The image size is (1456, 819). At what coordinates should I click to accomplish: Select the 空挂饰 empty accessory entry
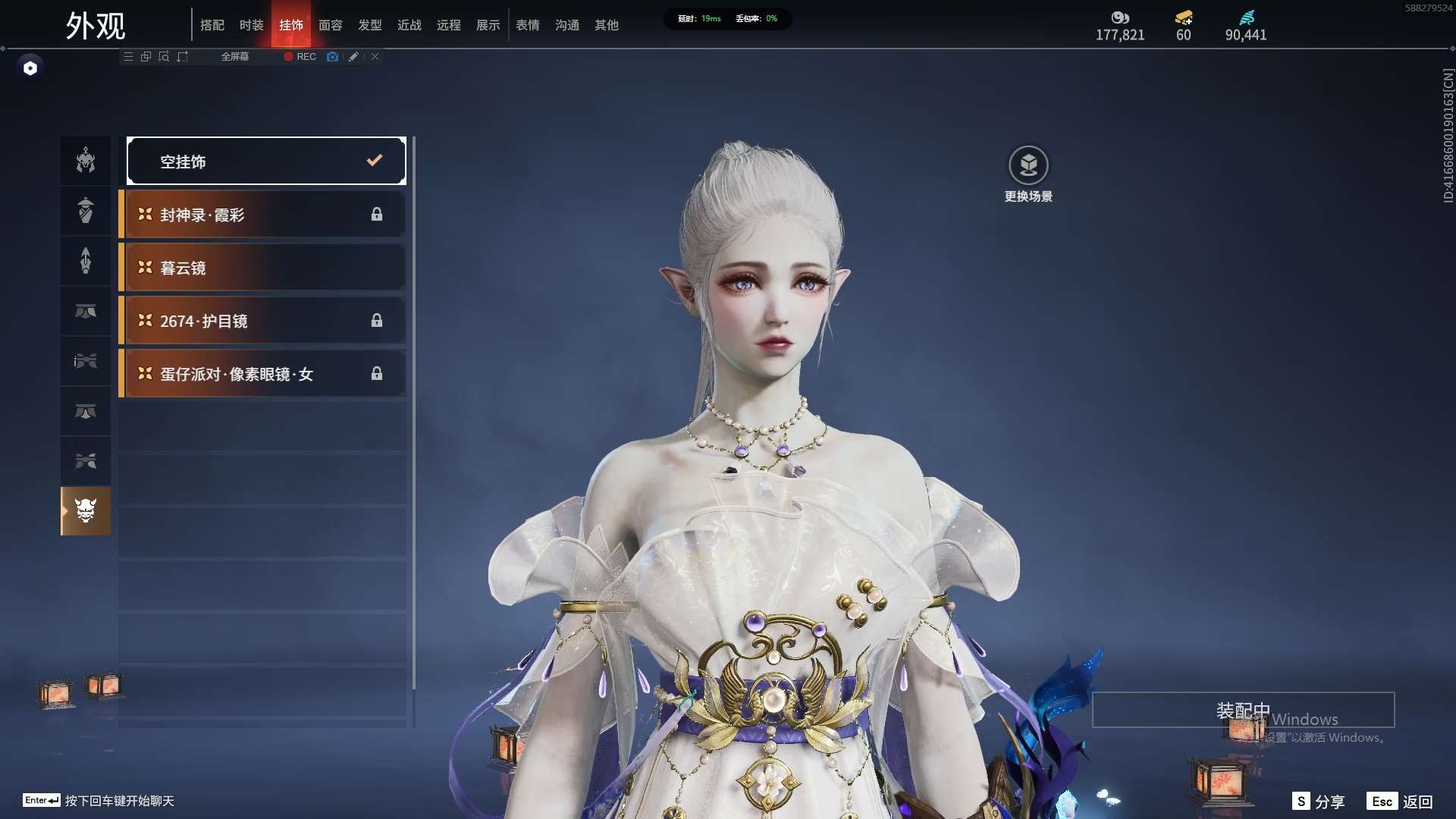[x=266, y=161]
